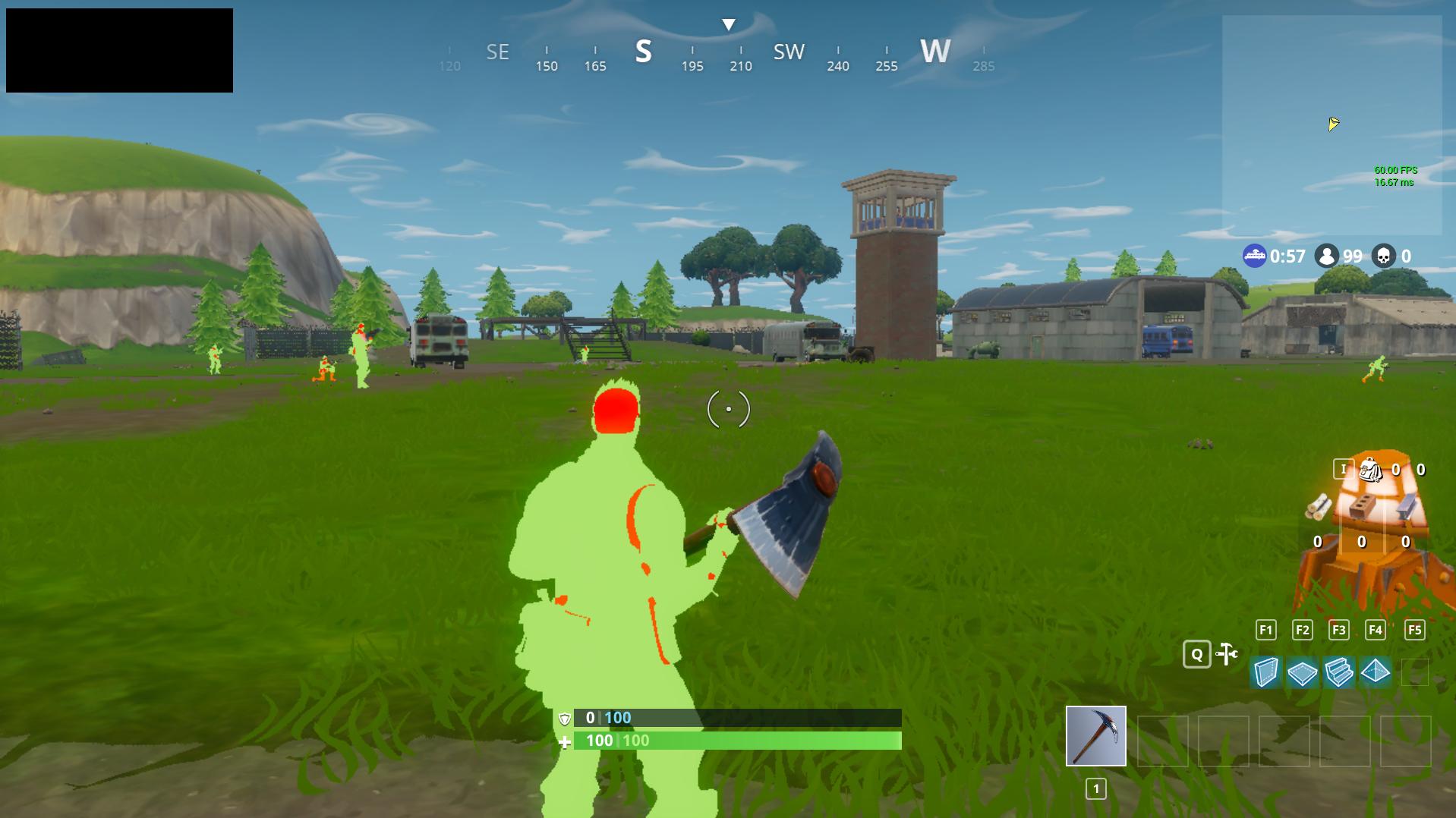Screen dimensions: 1456x818
Task: Click the F1 trap slot keybind
Action: tap(1265, 629)
